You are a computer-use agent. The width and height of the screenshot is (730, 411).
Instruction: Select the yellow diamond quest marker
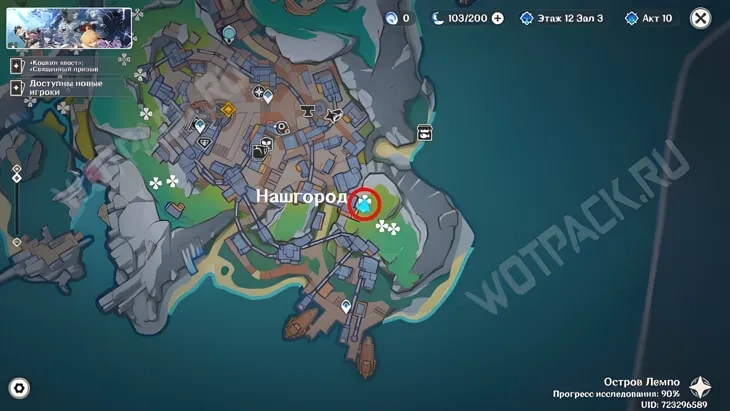(228, 109)
